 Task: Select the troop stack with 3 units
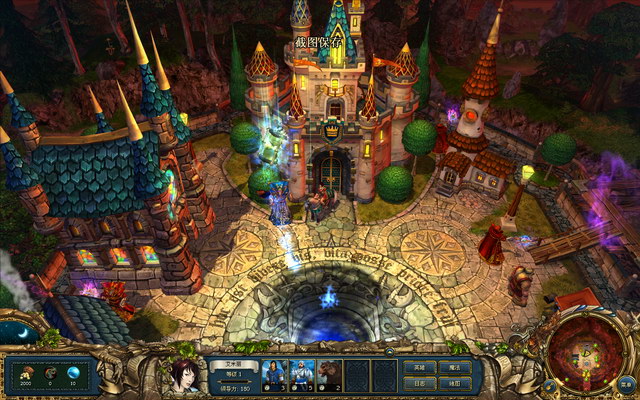[273, 375]
